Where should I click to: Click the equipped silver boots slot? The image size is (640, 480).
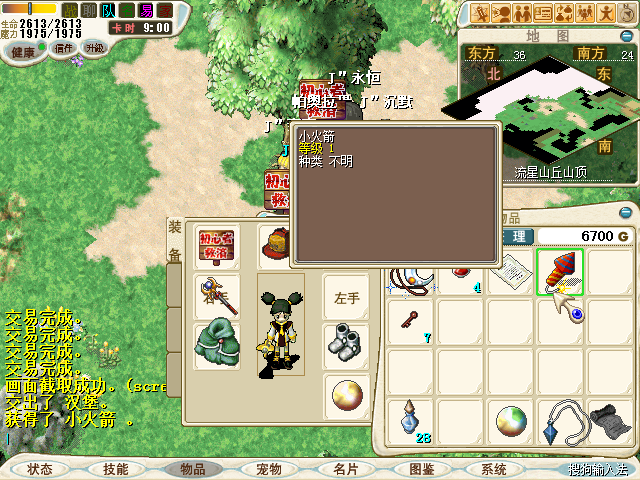click(x=346, y=343)
